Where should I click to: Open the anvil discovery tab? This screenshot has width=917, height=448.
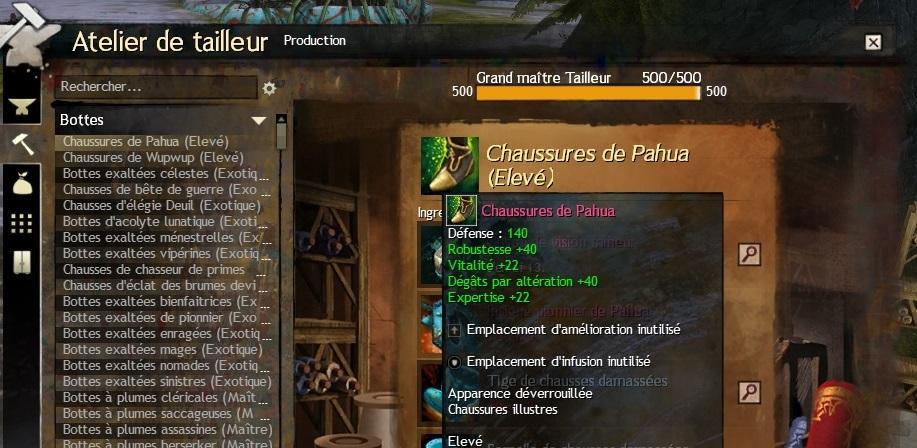18,106
